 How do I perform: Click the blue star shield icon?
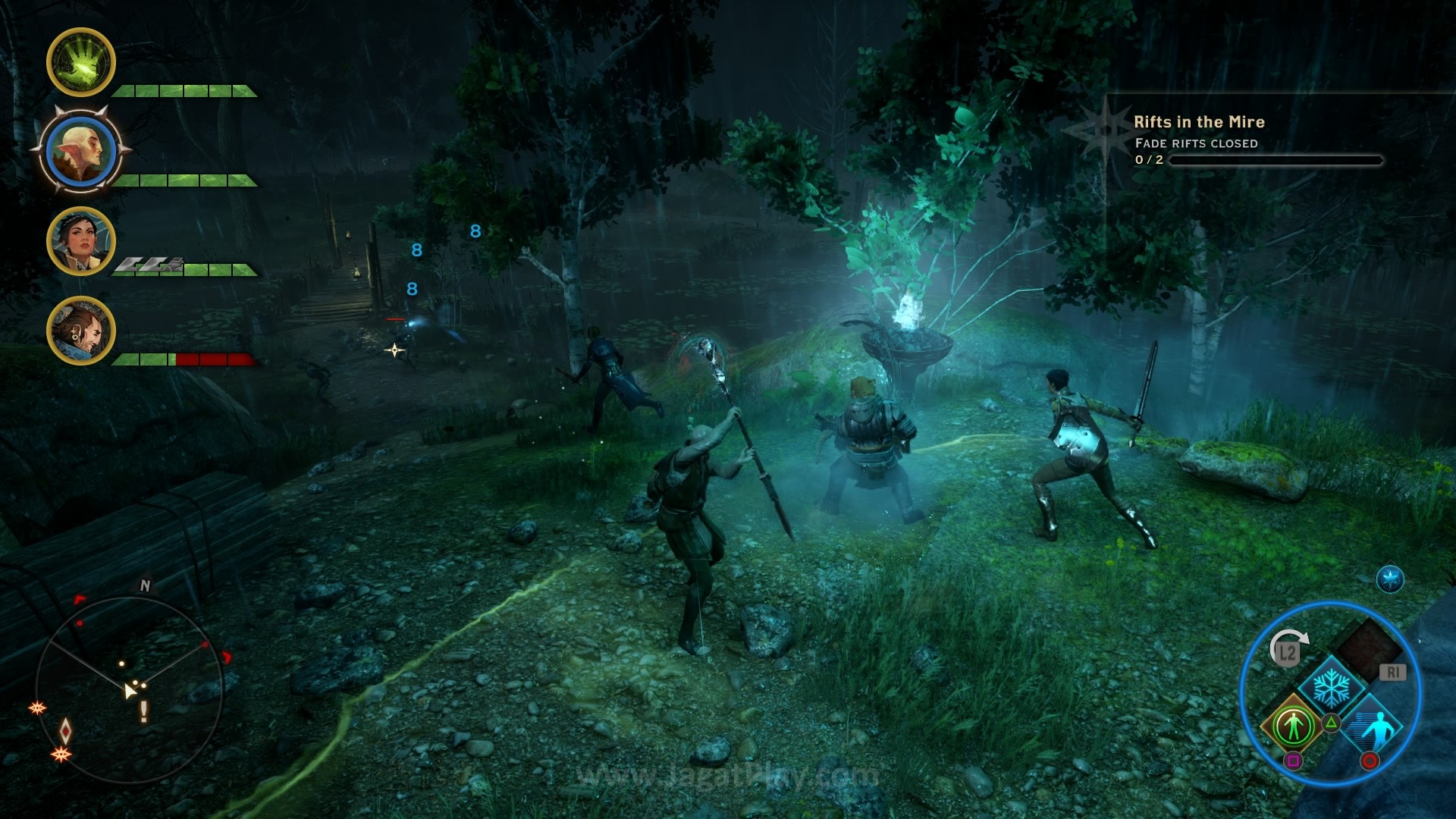point(1390,580)
